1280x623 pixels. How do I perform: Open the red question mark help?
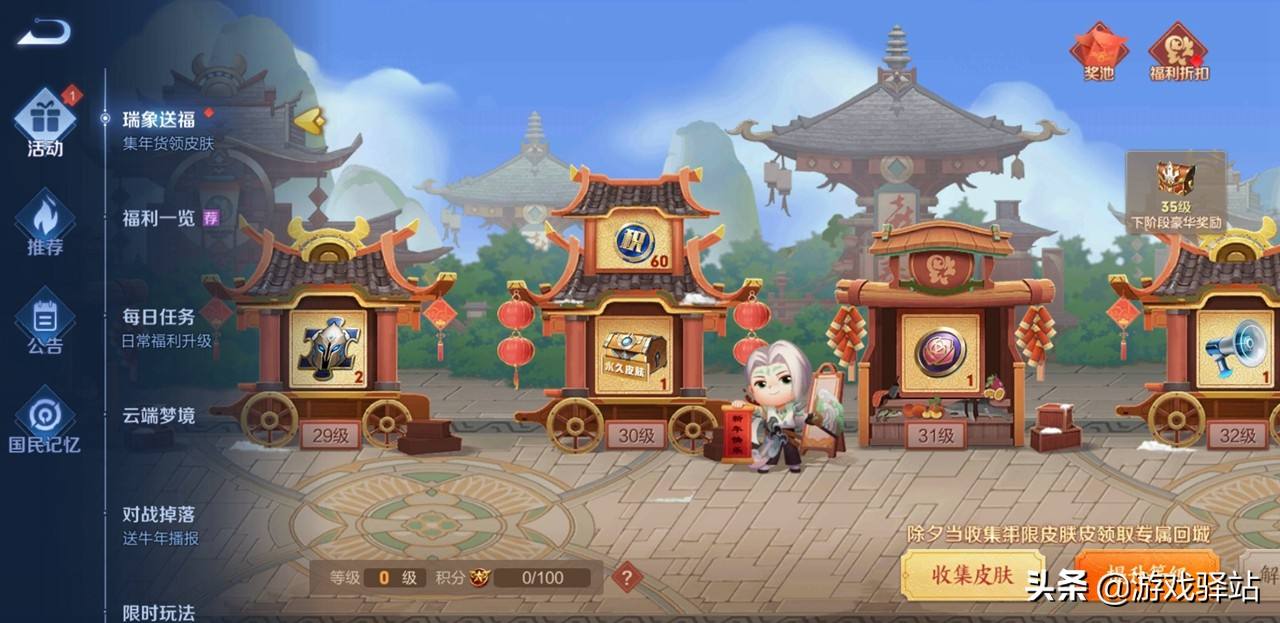pos(627,577)
